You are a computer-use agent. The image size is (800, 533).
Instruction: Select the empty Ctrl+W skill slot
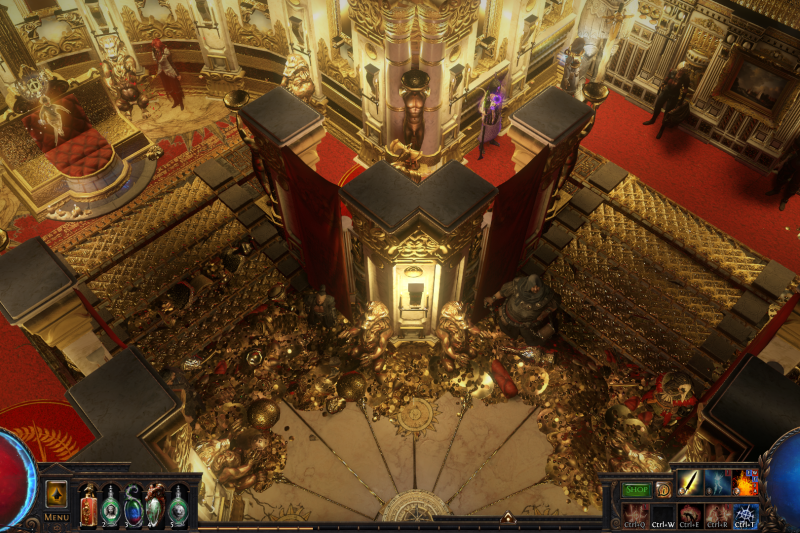663,514
